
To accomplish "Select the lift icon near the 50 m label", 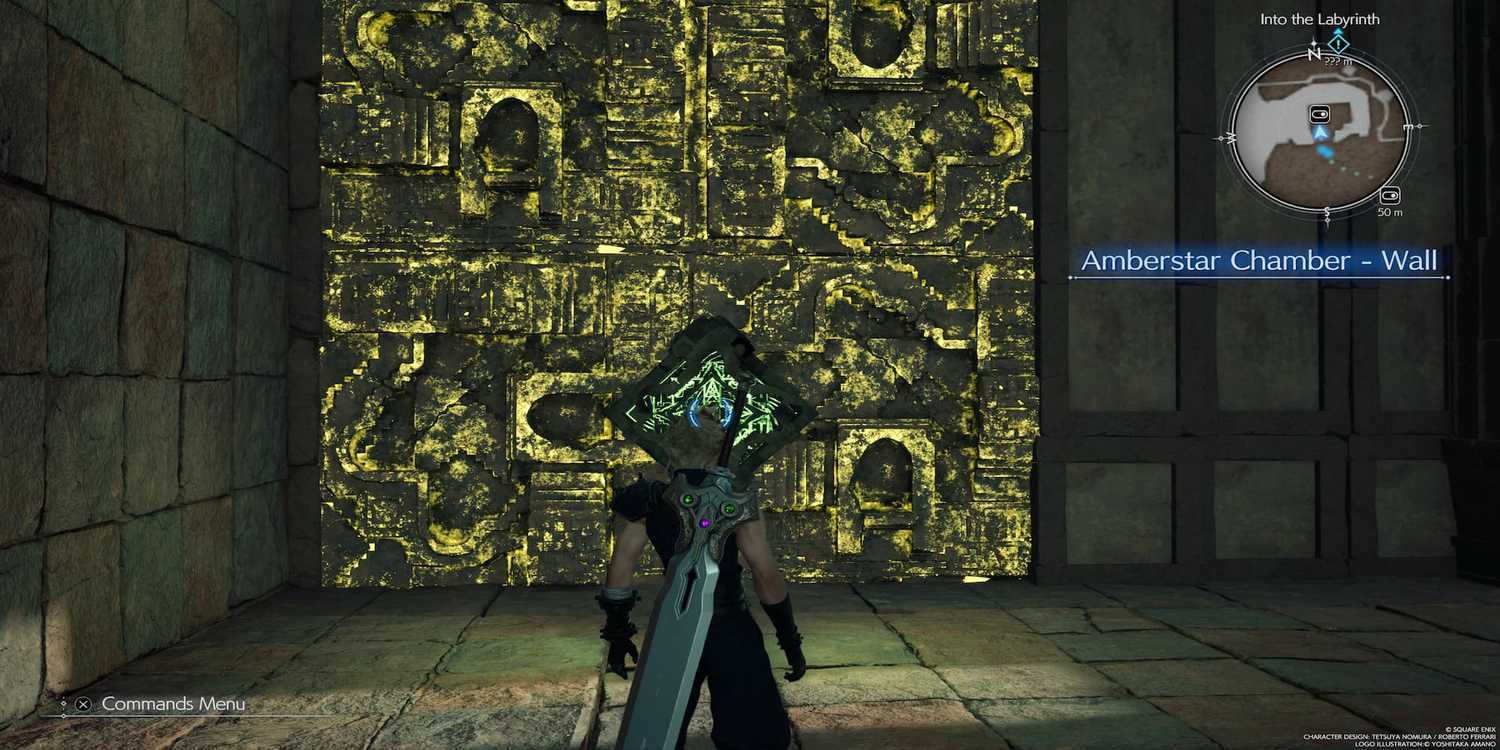I will [x=1391, y=195].
